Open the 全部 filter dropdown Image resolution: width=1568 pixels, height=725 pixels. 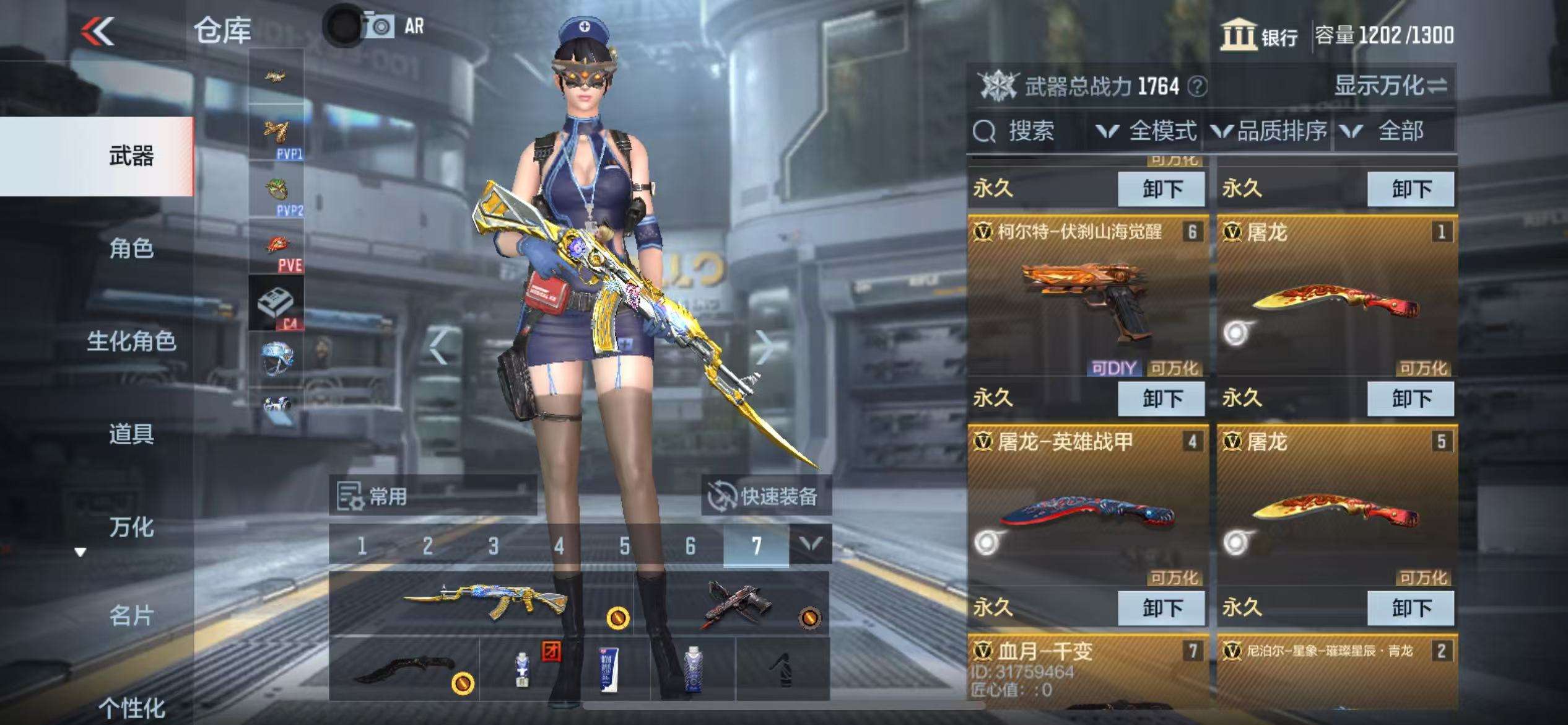coord(1387,131)
